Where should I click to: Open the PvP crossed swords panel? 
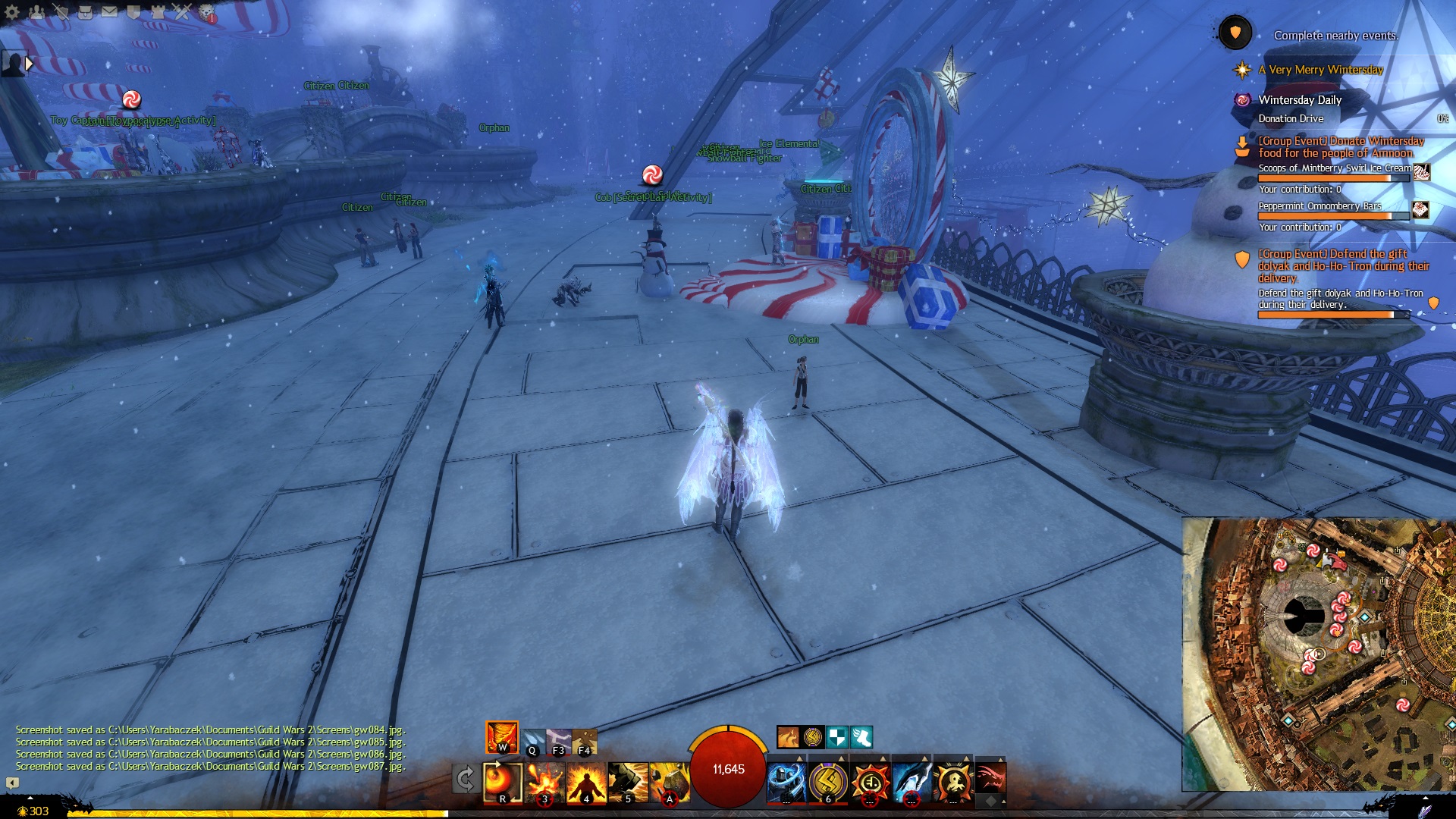(x=182, y=11)
